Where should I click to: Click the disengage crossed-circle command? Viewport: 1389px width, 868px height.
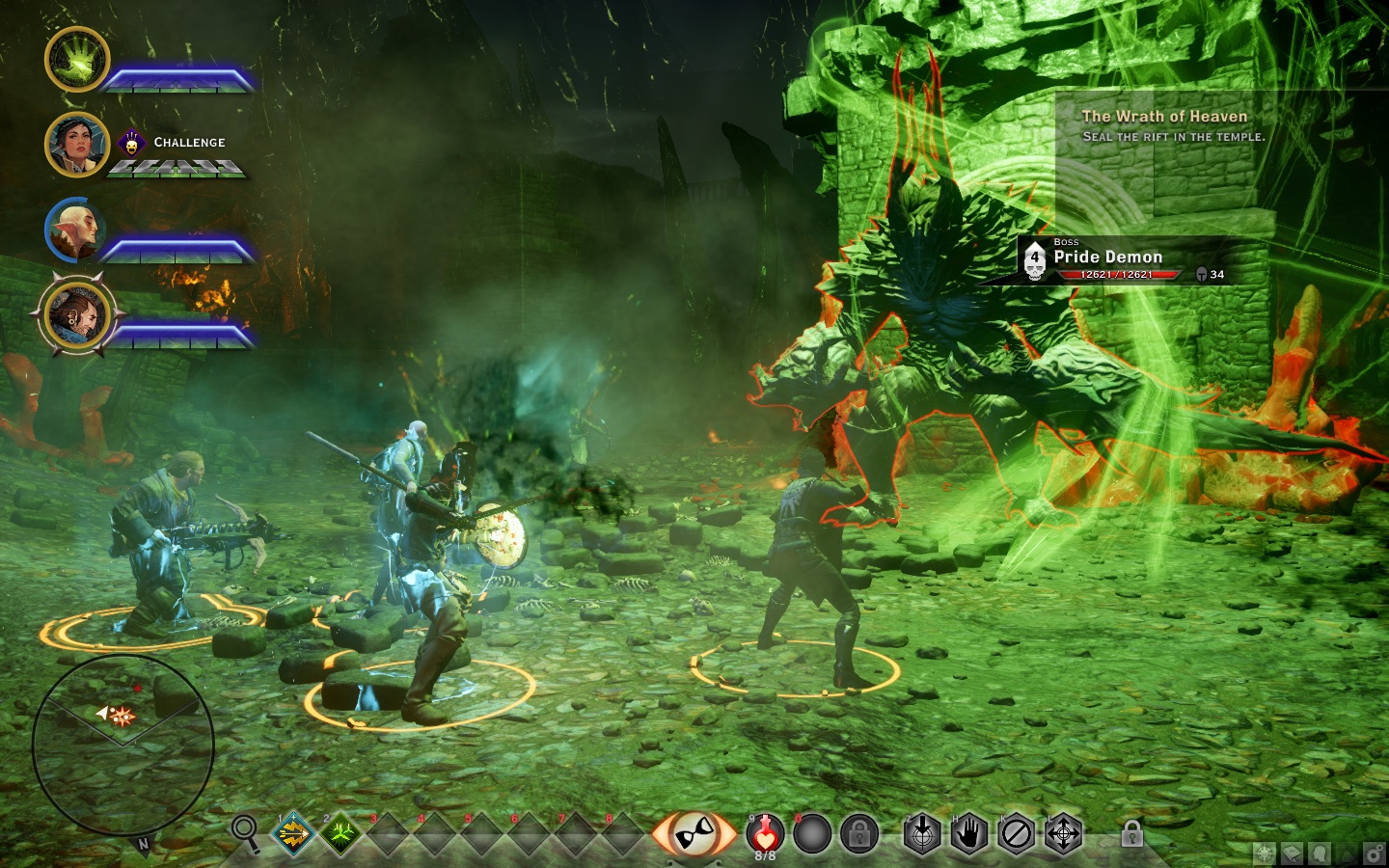1016,834
